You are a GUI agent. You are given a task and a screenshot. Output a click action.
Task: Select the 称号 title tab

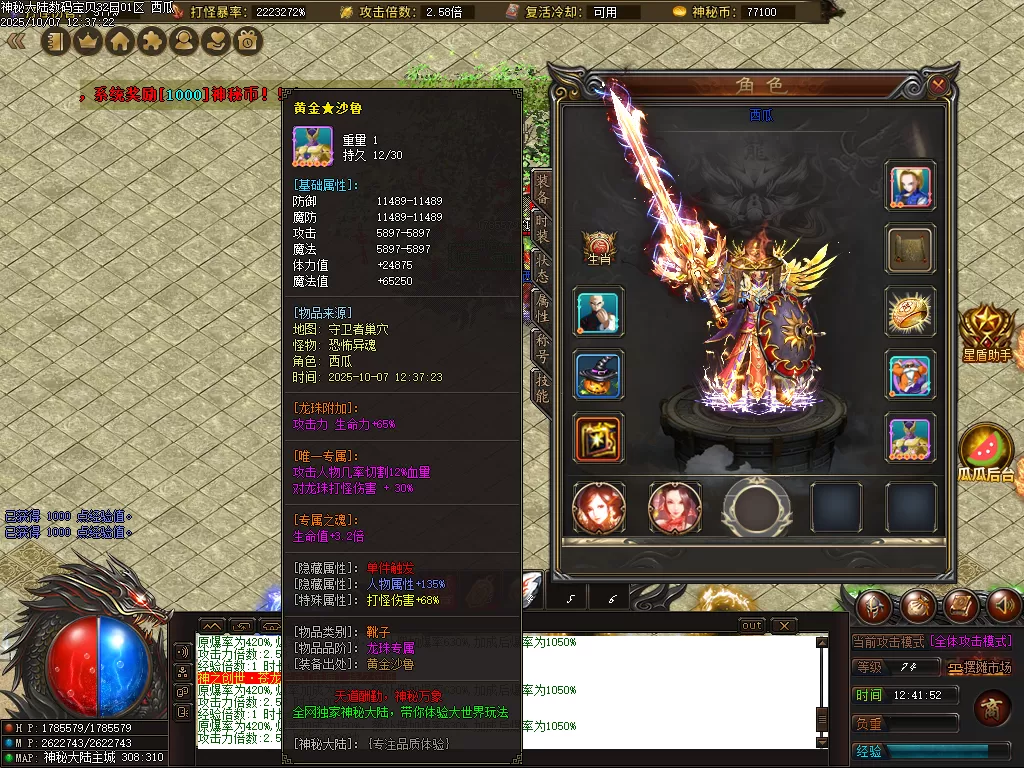[x=540, y=349]
